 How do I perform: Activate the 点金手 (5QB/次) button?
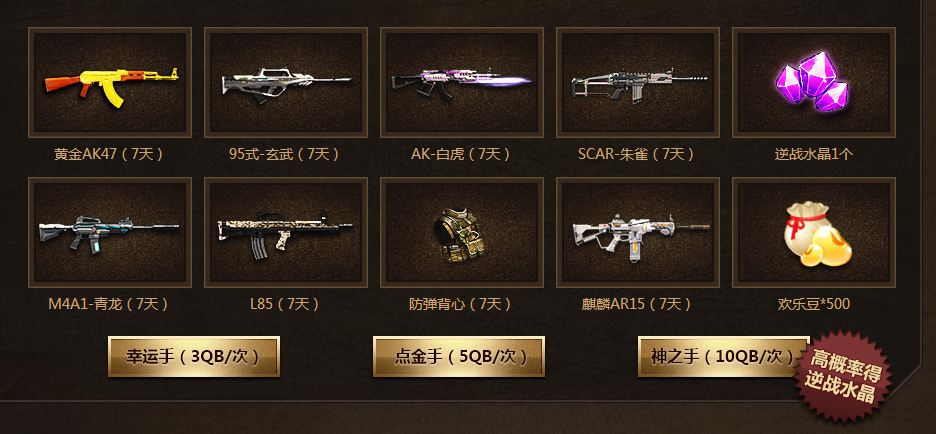460,356
